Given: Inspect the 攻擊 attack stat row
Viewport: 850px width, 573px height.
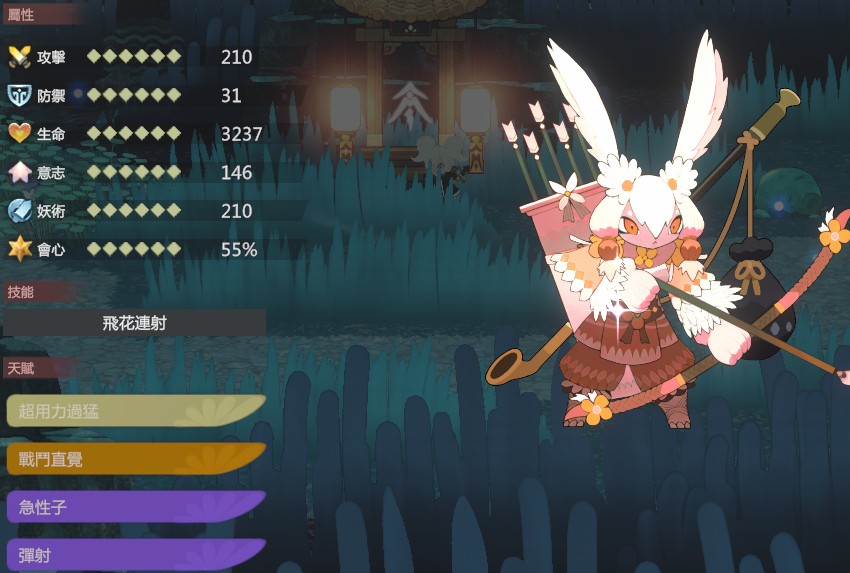Looking at the screenshot, I should [135, 57].
